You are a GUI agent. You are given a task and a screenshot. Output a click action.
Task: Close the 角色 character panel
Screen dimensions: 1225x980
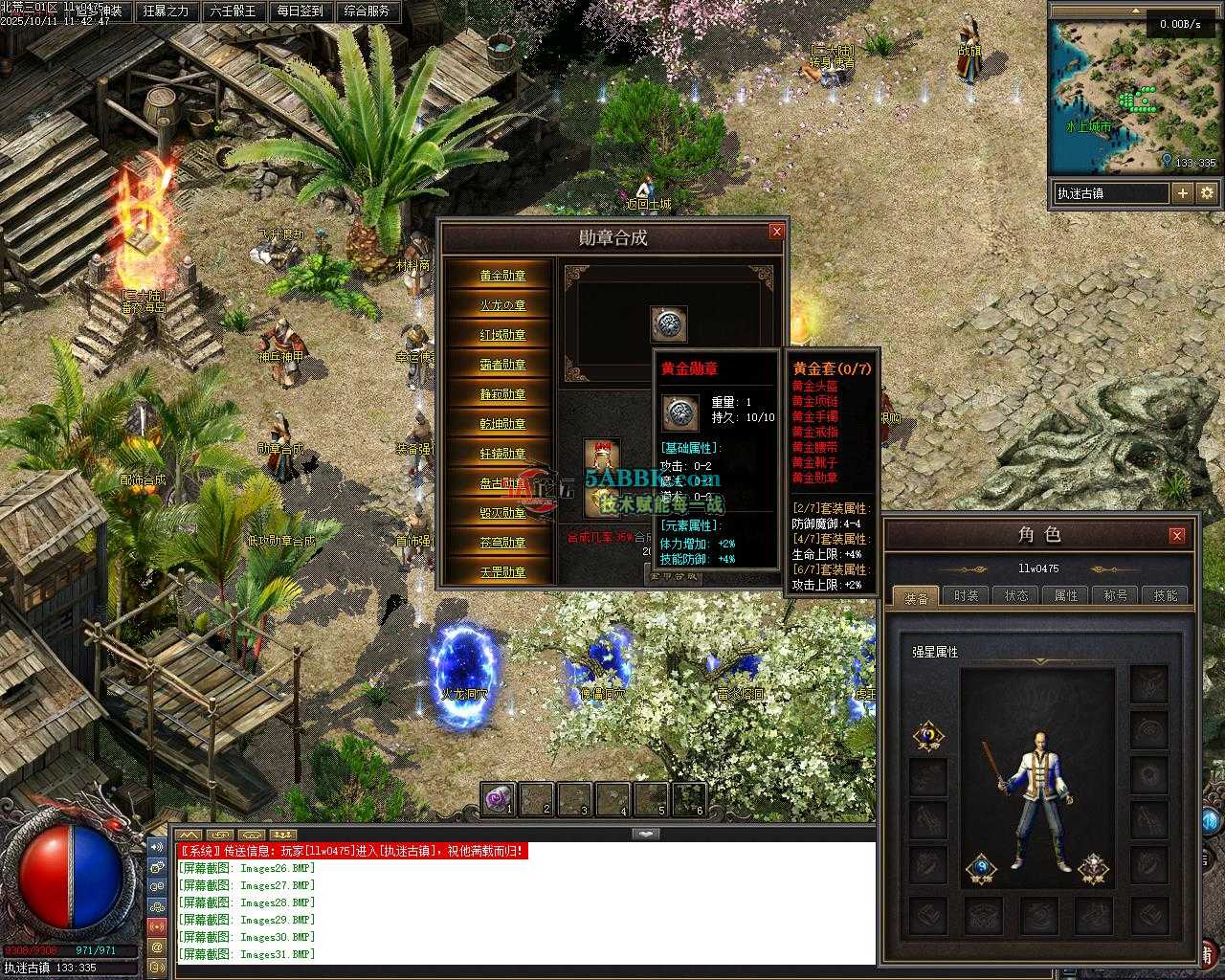pos(1177,535)
